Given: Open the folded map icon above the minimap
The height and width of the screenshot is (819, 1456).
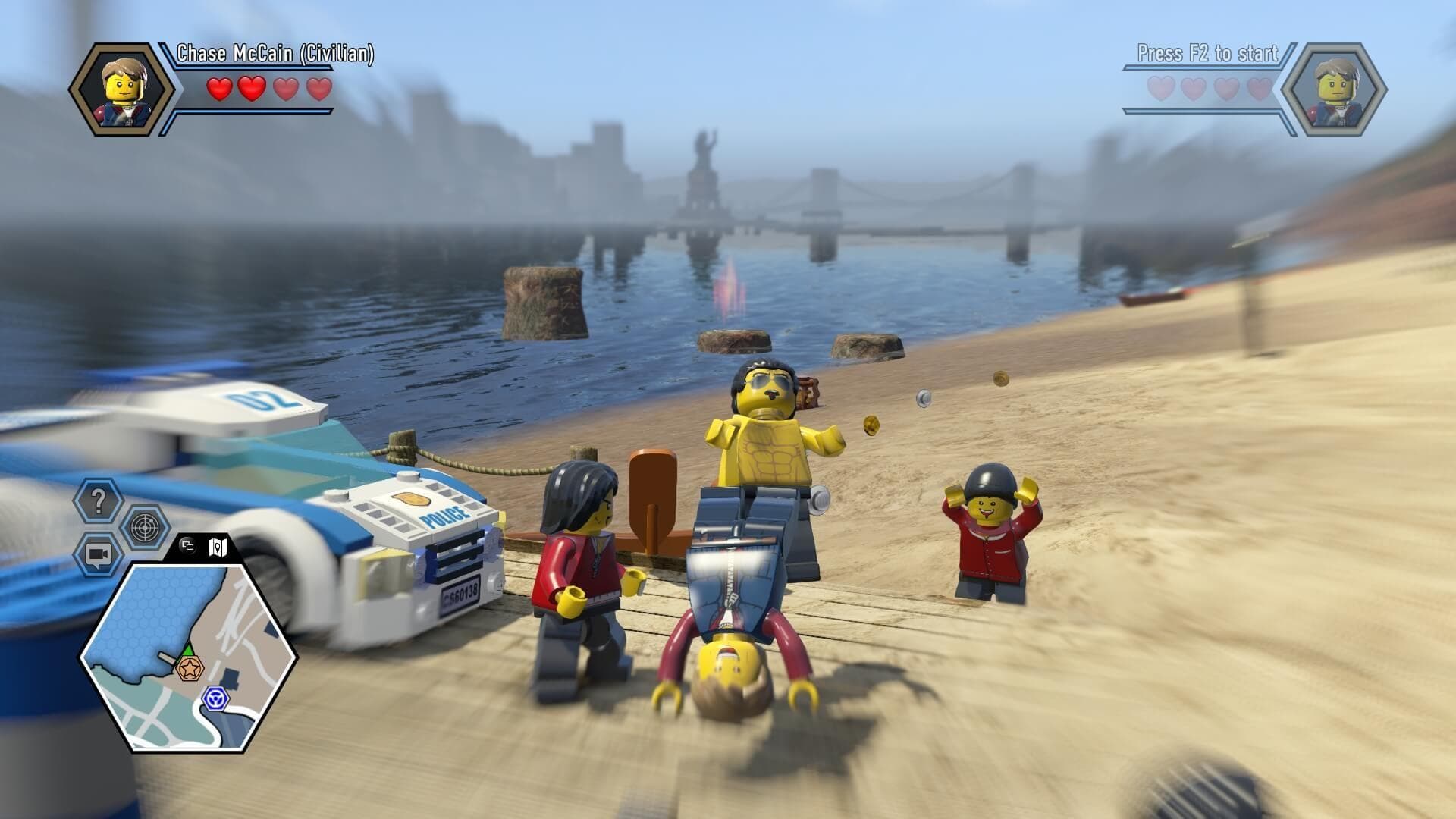Looking at the screenshot, I should pyautogui.click(x=218, y=548).
